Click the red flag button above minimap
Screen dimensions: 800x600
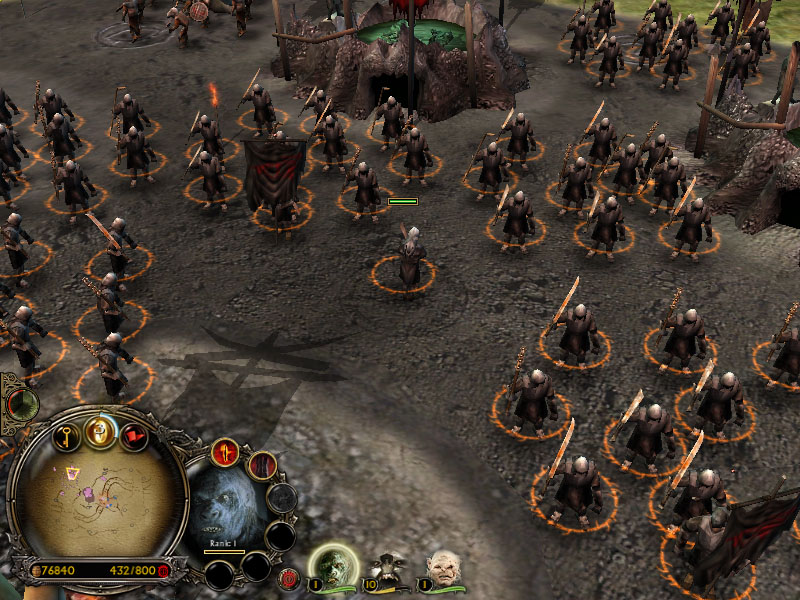[133, 437]
